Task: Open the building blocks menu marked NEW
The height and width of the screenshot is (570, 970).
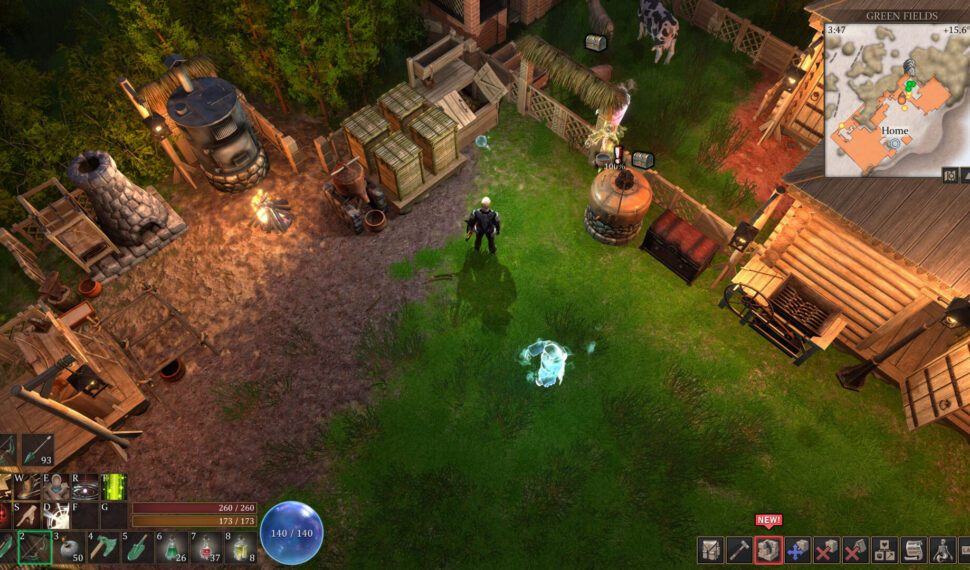Action: 768,549
